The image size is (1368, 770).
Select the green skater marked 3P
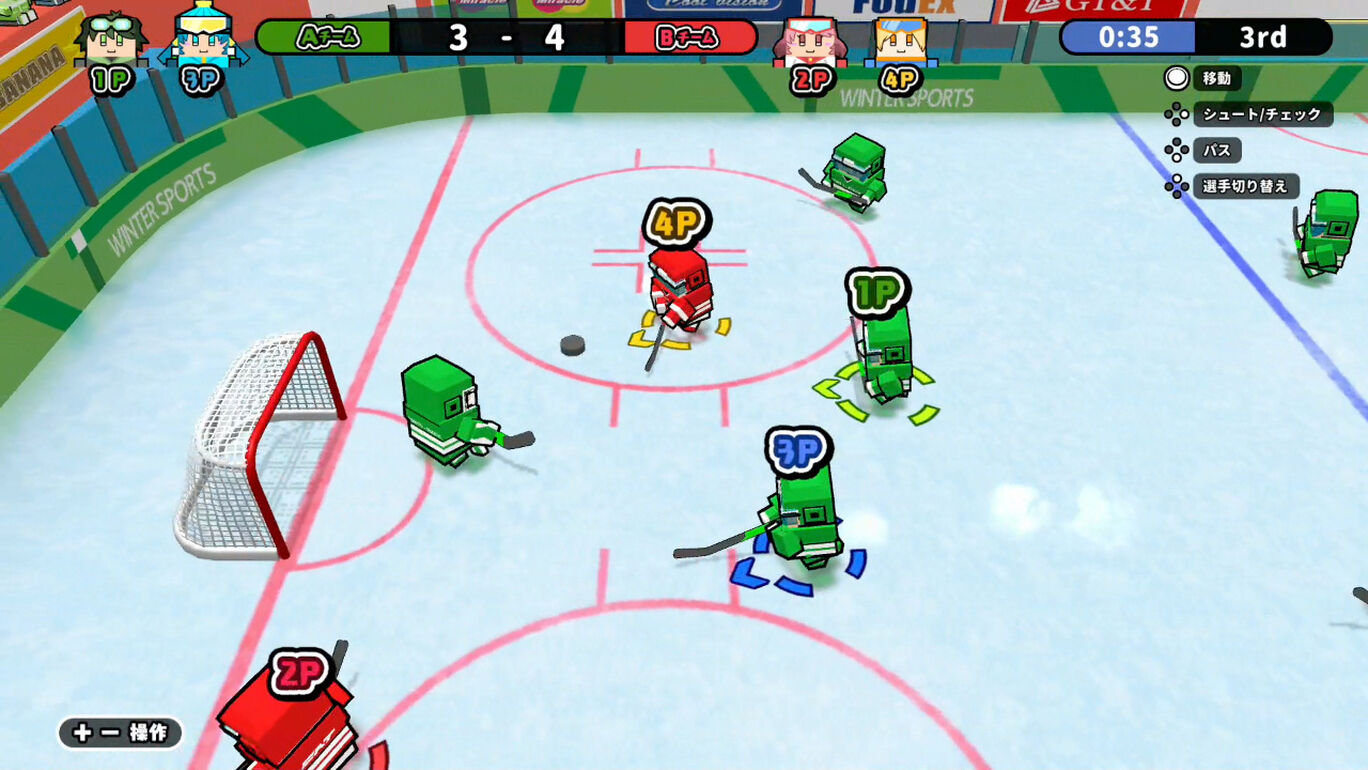pyautogui.click(x=805, y=520)
